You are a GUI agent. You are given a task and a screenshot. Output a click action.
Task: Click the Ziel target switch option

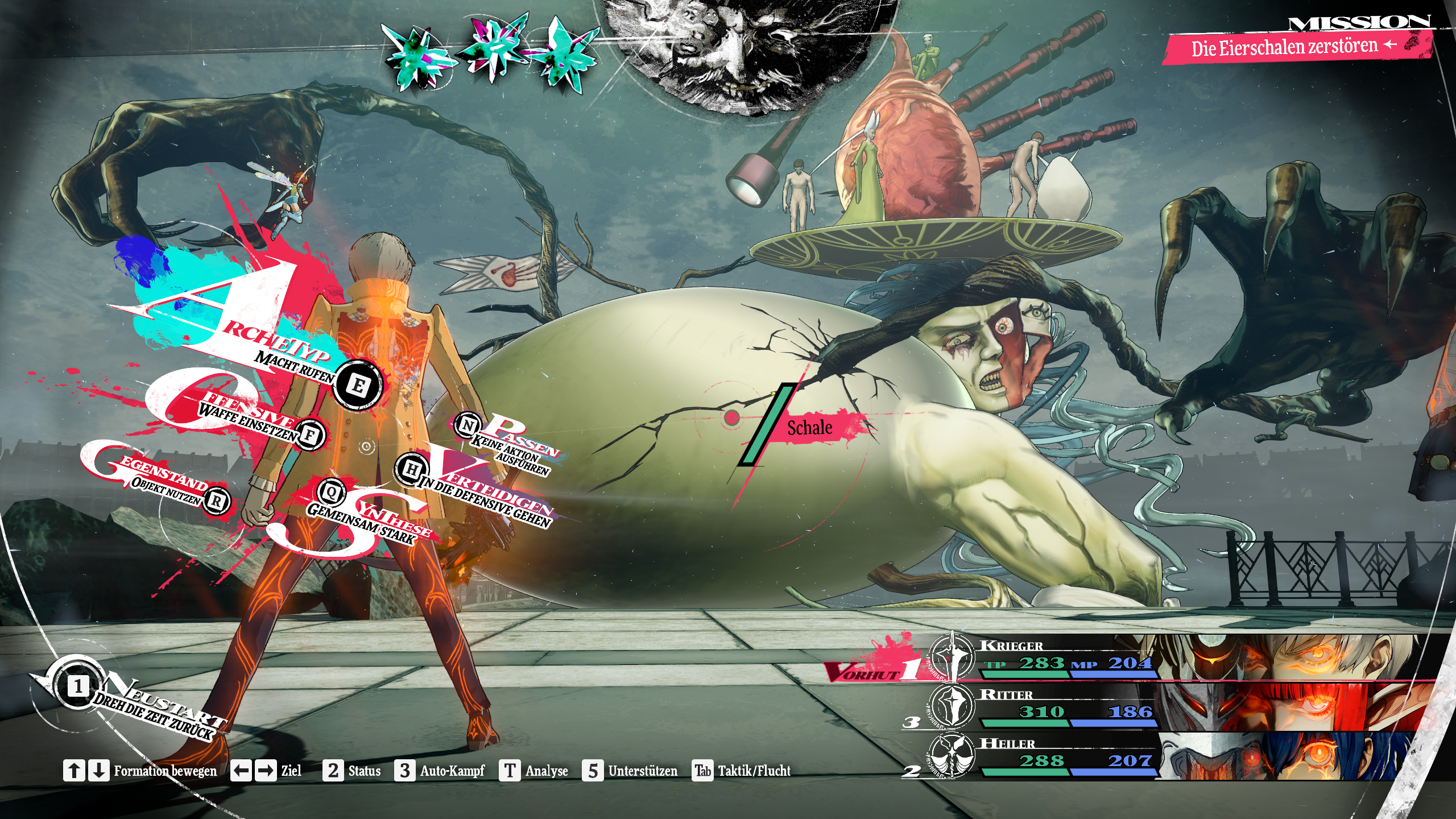pos(266,771)
